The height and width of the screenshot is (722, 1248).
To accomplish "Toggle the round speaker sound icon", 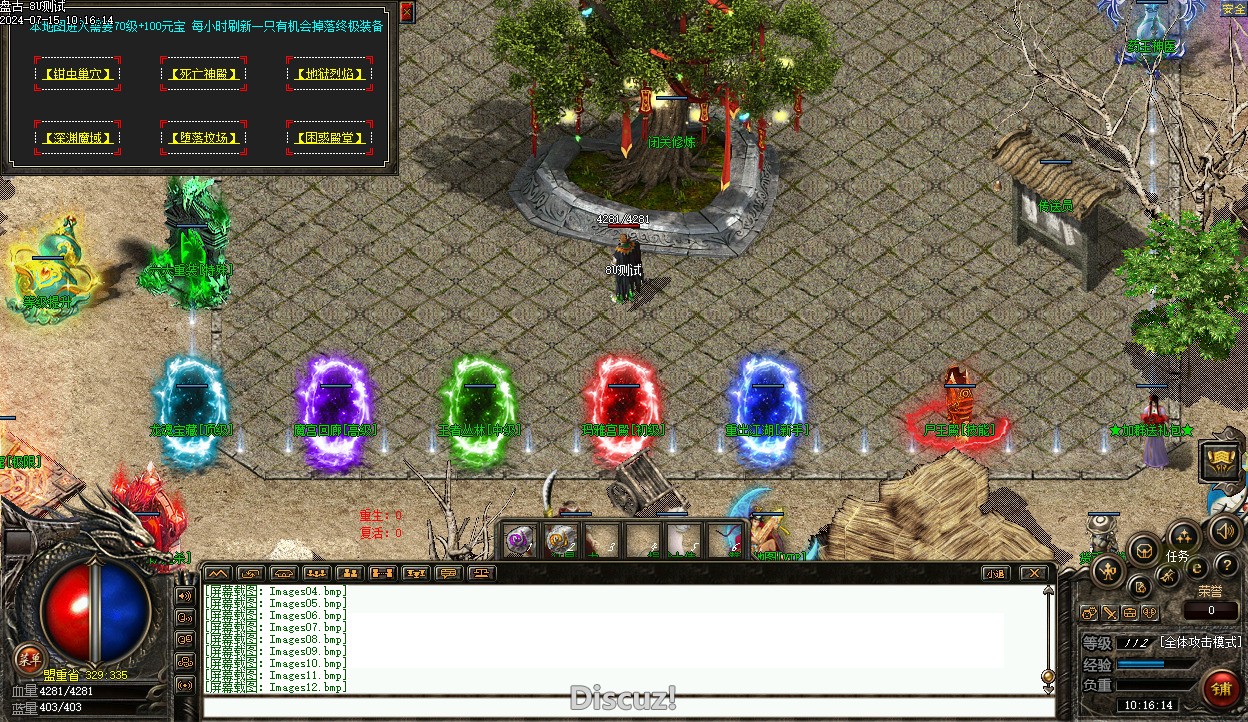I will pos(1223,530).
